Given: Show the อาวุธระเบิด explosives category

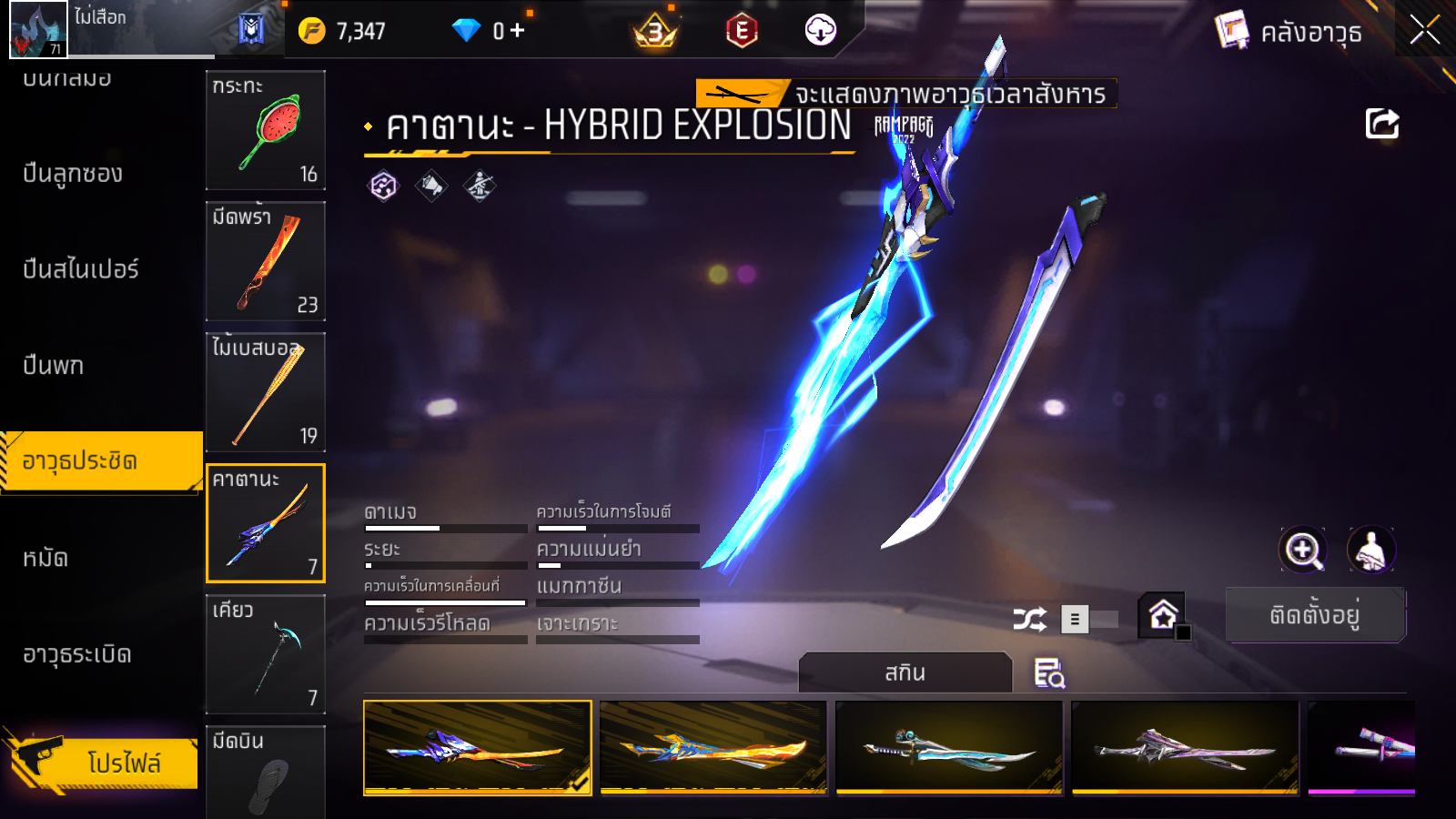Looking at the screenshot, I should pyautogui.click(x=77, y=654).
